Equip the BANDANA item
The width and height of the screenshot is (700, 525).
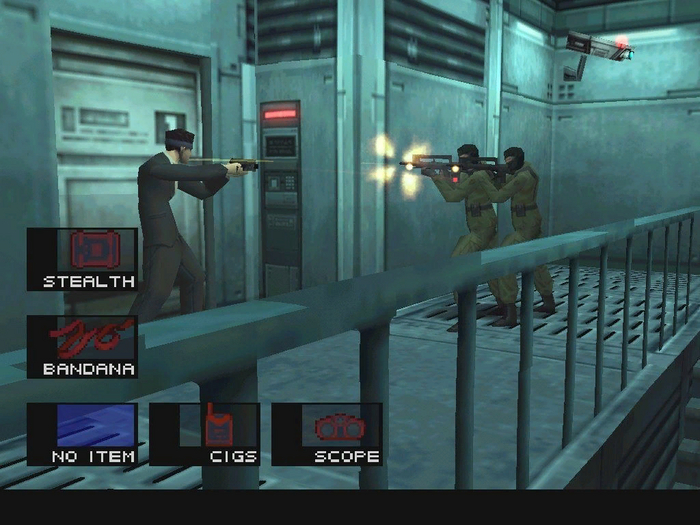click(82, 346)
